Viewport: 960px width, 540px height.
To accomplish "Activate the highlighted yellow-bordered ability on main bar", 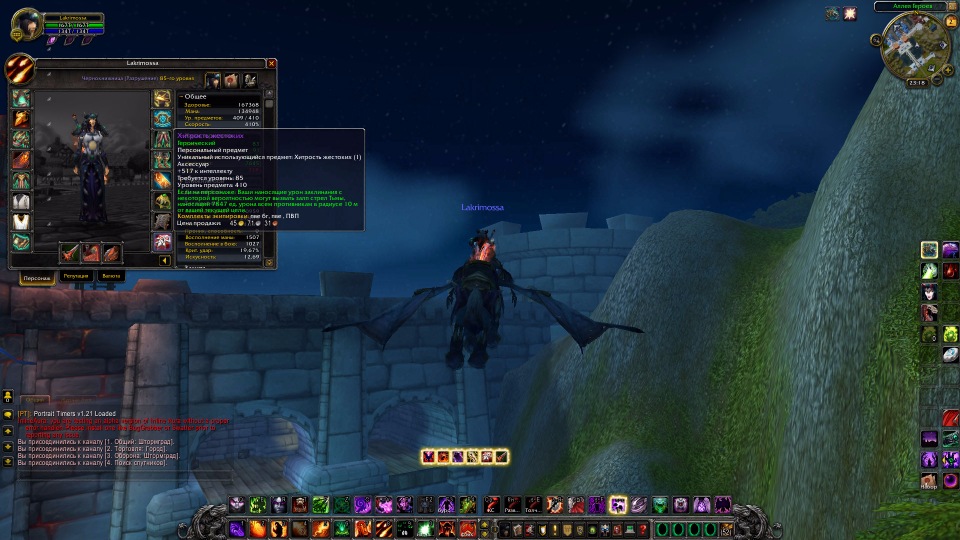I will coord(618,504).
